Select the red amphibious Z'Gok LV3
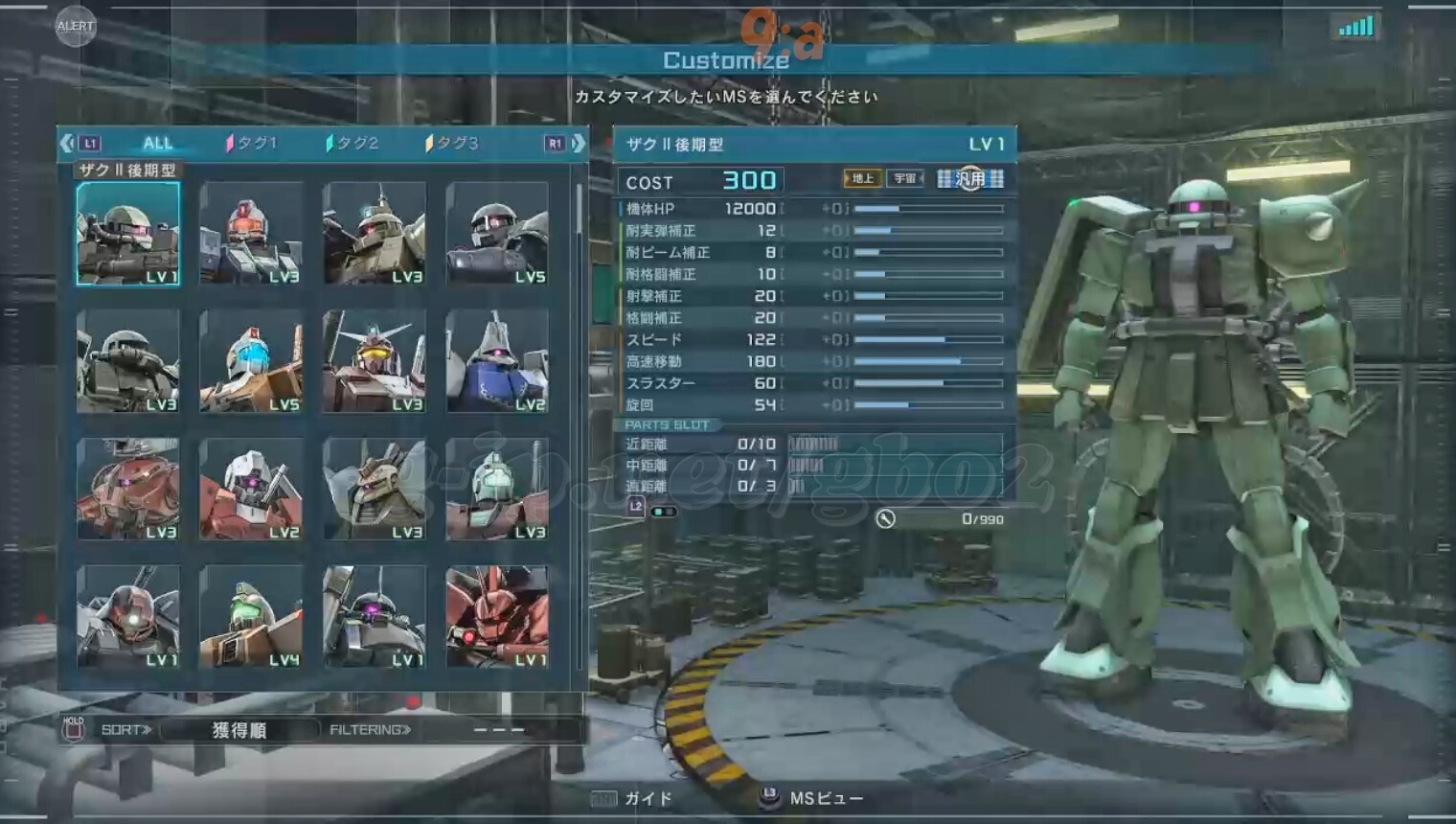The image size is (1456, 824). [x=128, y=489]
